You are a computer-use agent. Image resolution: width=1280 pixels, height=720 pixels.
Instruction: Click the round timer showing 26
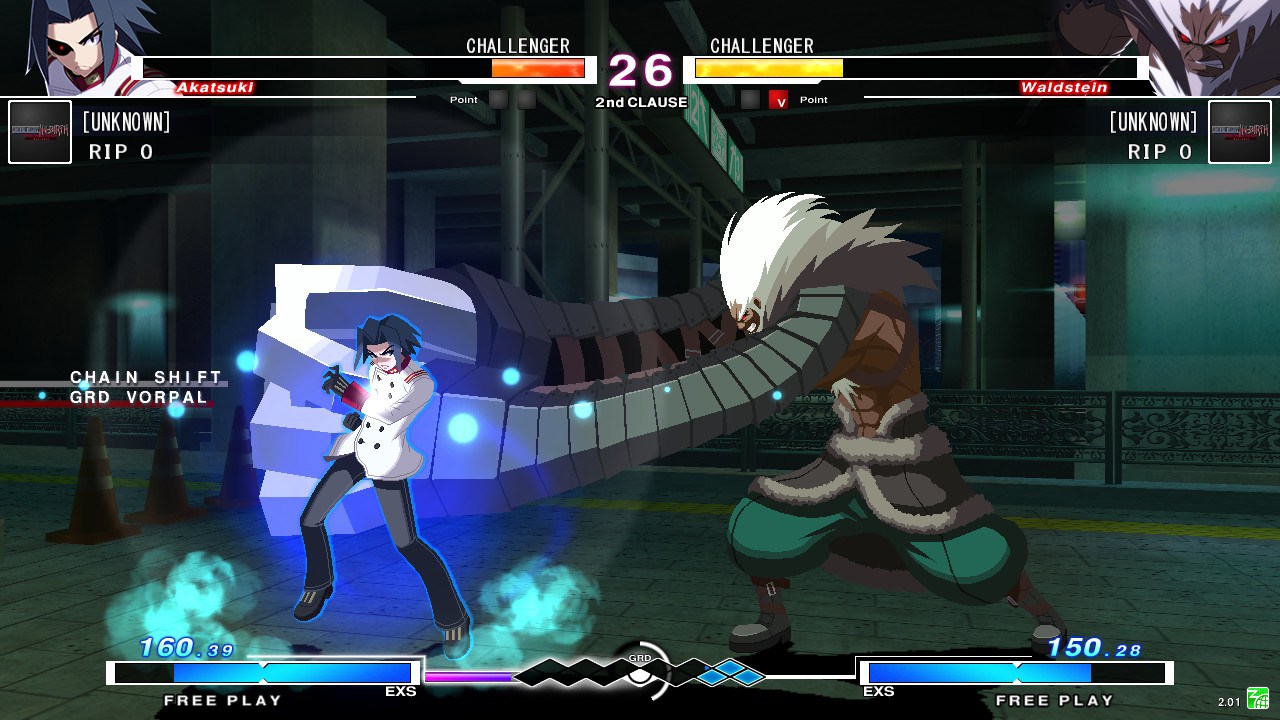tap(640, 71)
